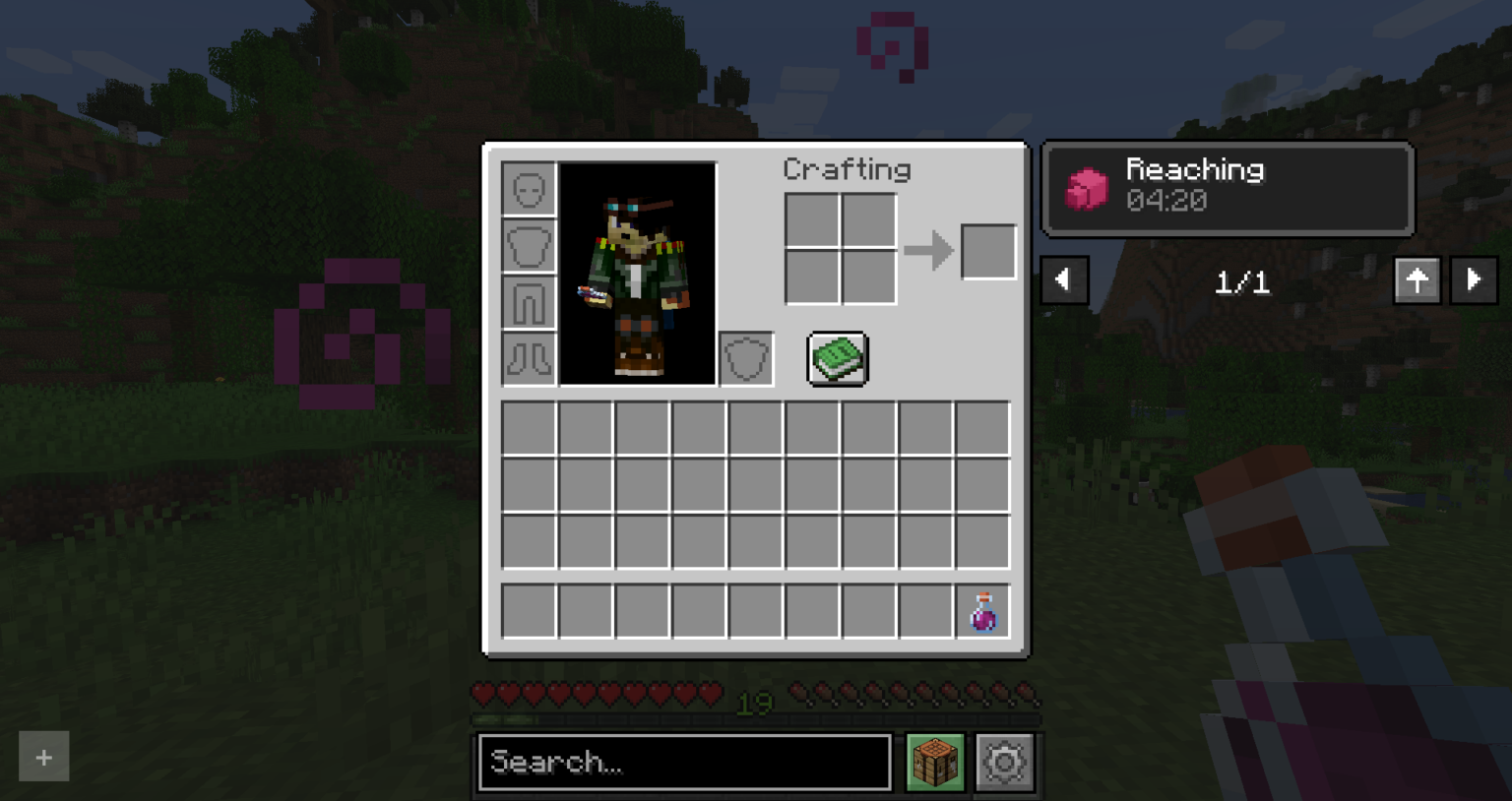The height and width of the screenshot is (801, 1512).
Task: Open the recipe book
Action: point(837,358)
